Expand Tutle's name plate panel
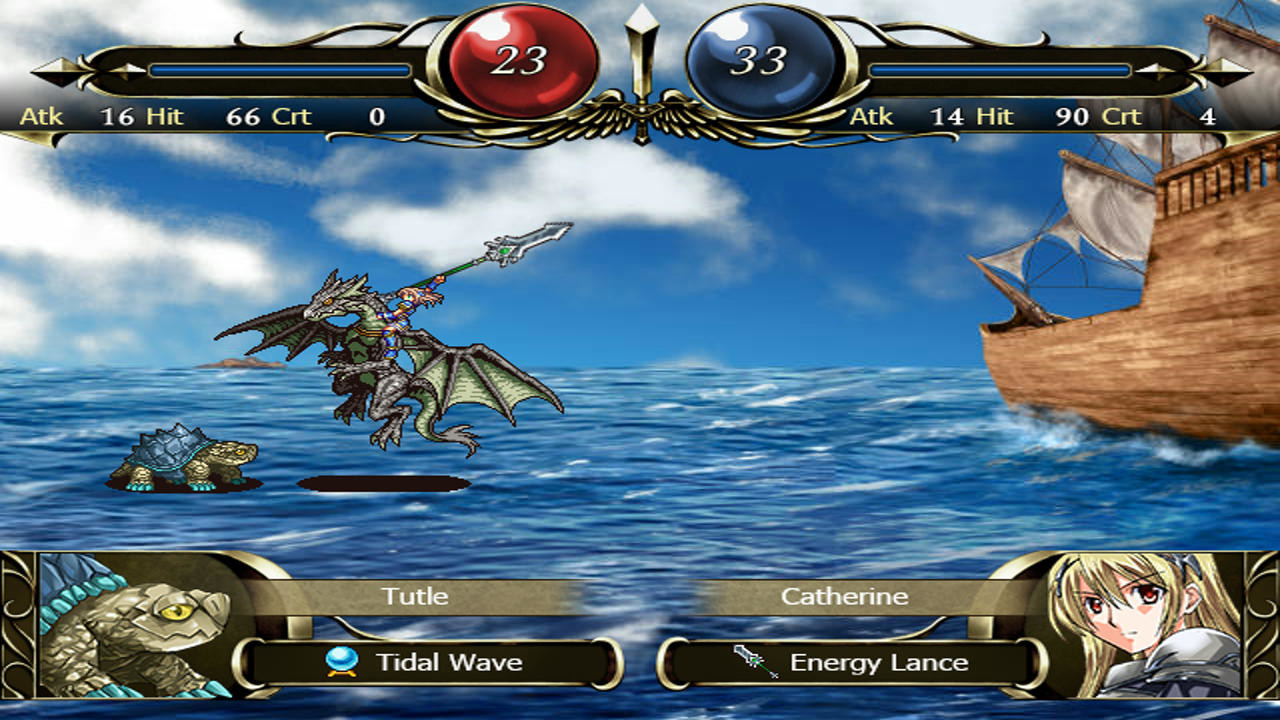The image size is (1280, 720). (415, 597)
